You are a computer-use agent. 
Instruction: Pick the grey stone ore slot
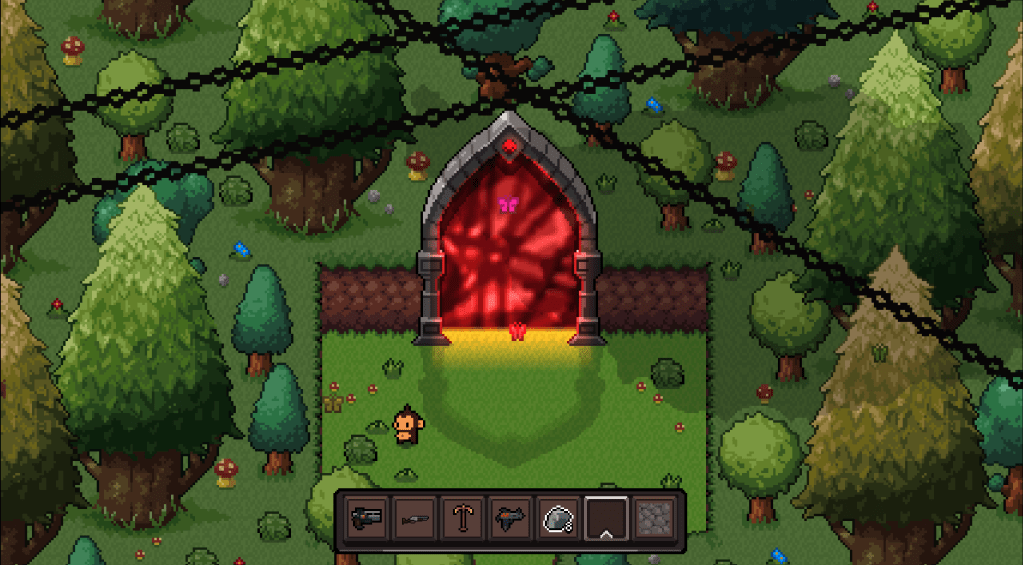[558, 519]
